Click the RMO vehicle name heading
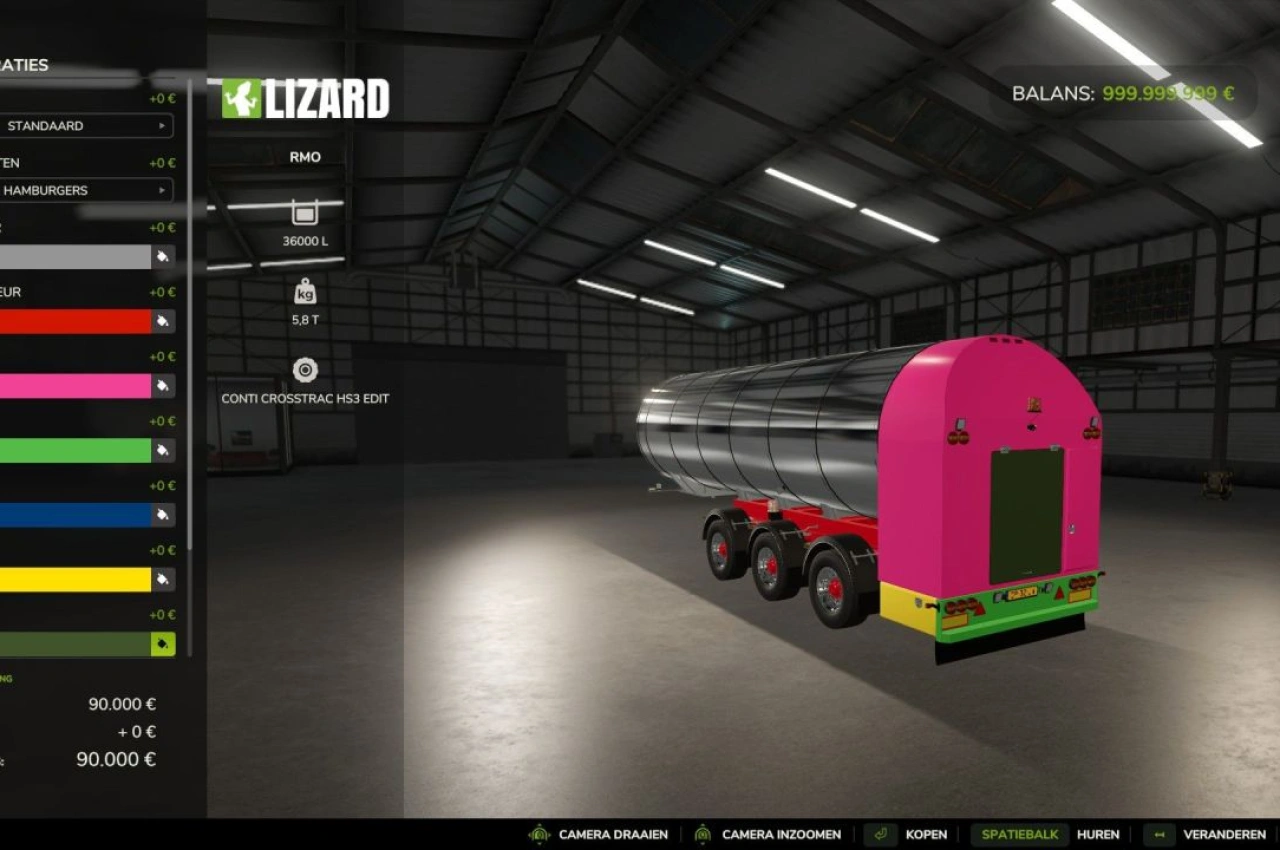Viewport: 1280px width, 850px height. [x=304, y=157]
